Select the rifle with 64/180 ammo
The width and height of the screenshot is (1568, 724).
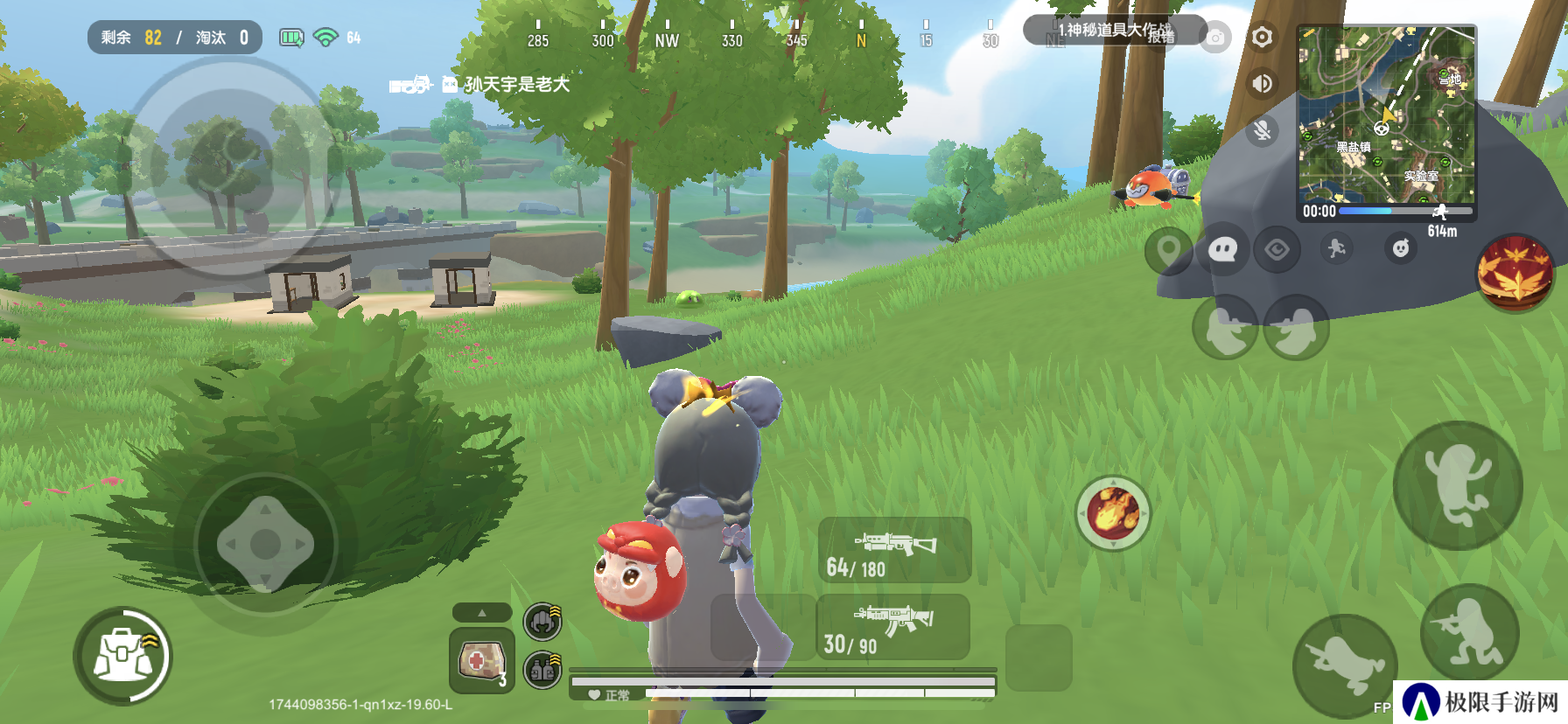(x=894, y=550)
